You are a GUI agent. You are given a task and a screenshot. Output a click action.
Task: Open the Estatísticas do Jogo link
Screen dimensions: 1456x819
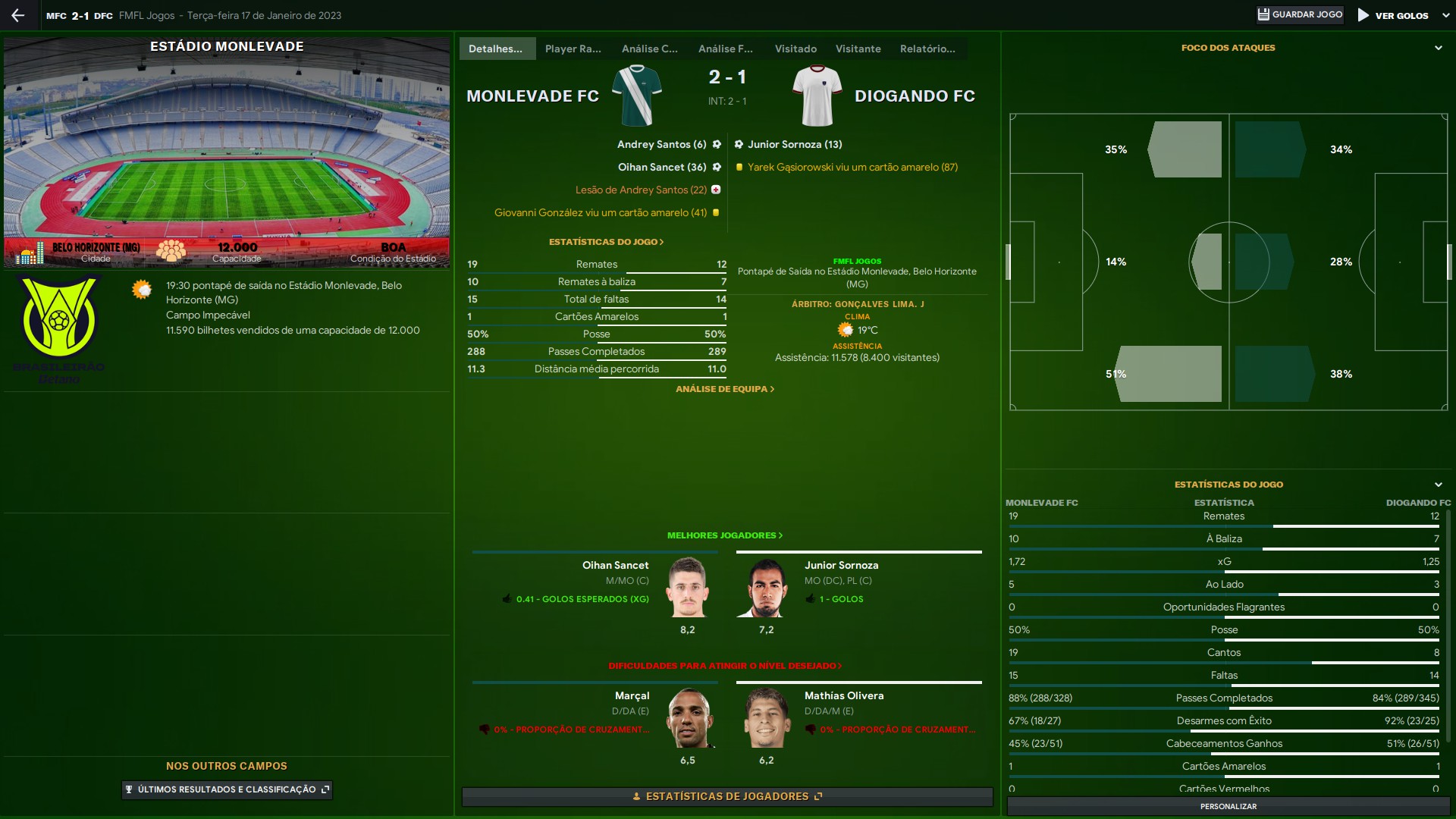606,242
